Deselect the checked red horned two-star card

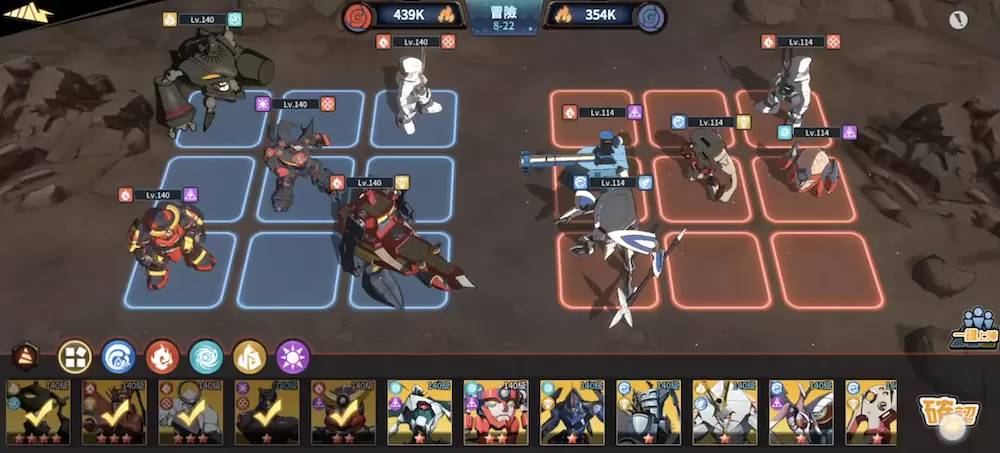tap(343, 411)
